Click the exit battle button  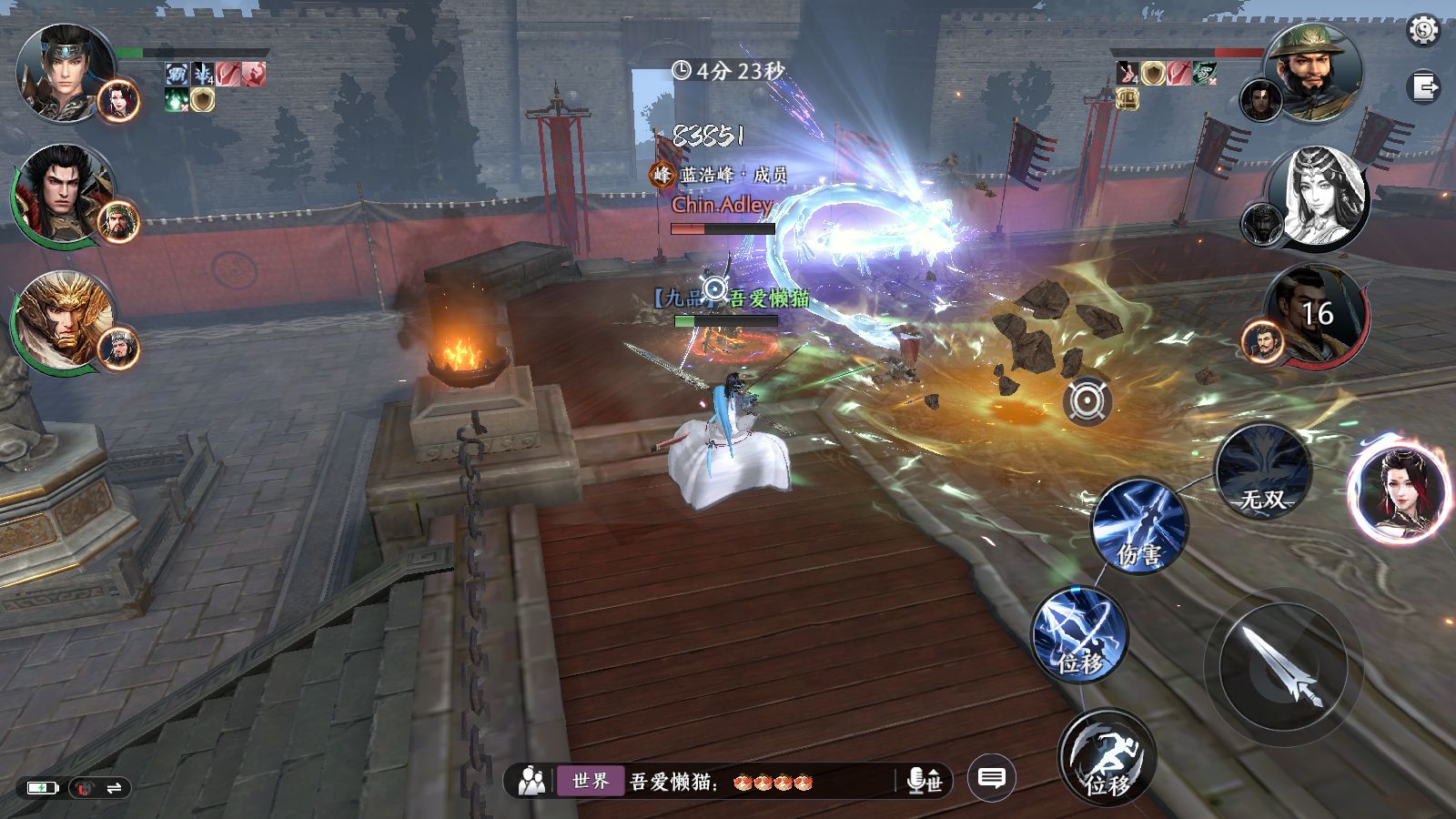point(1425,87)
